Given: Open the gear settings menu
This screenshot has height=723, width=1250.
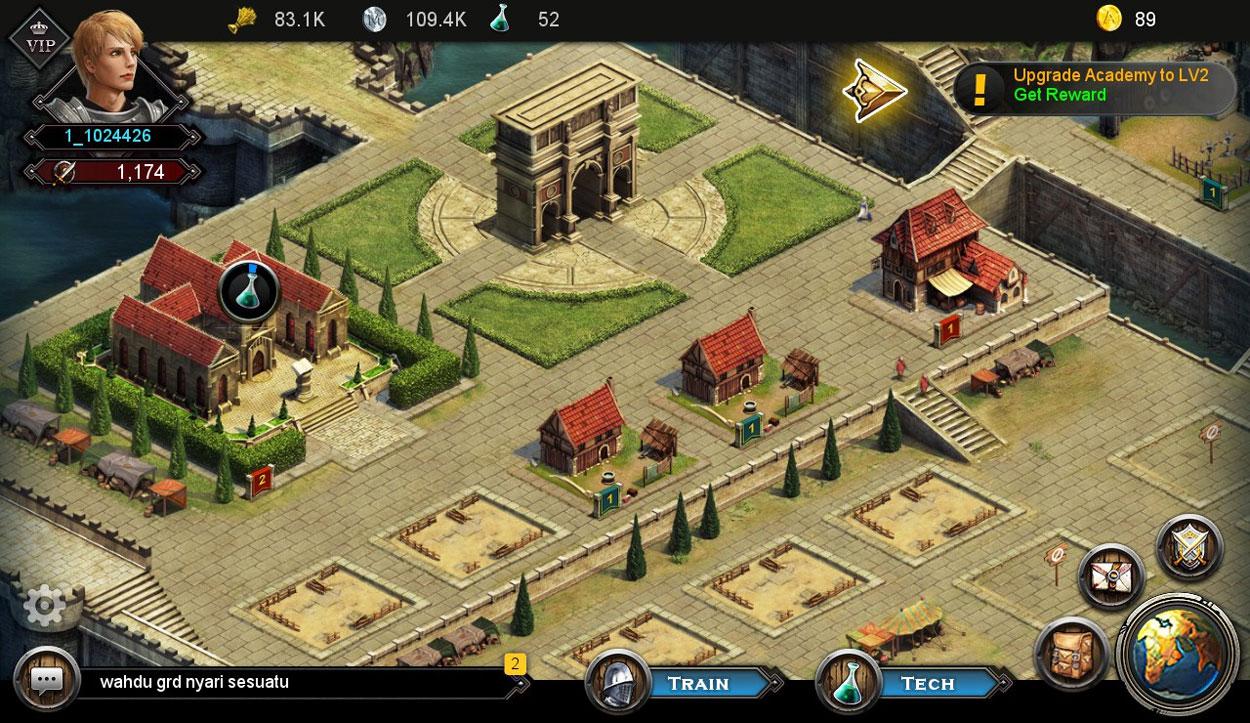Looking at the screenshot, I should click(44, 605).
